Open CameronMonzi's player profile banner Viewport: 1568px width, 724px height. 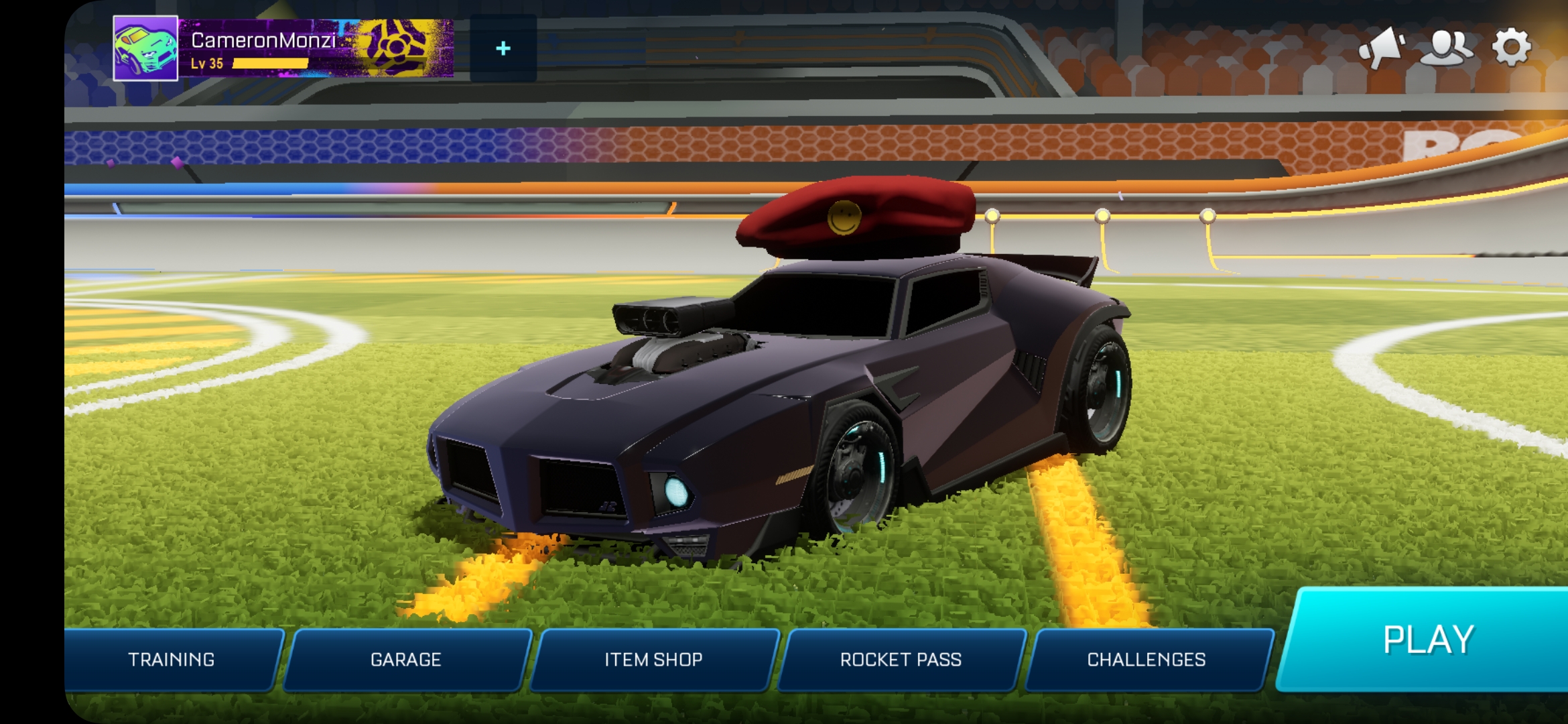(x=315, y=48)
